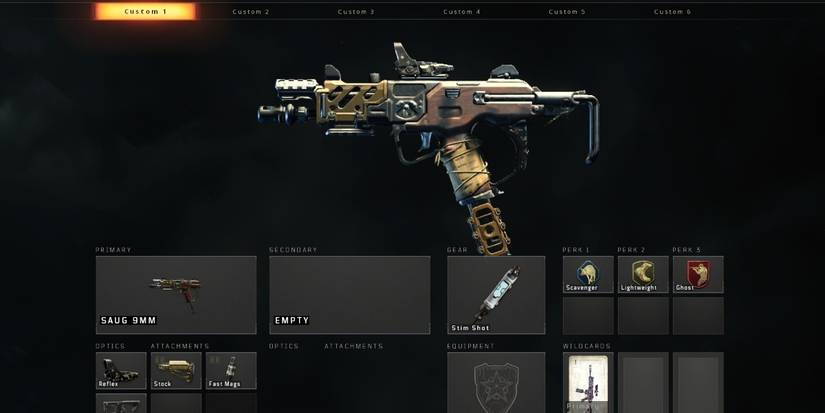
Task: Select the Custom 1 class tab
Action: [x=146, y=12]
